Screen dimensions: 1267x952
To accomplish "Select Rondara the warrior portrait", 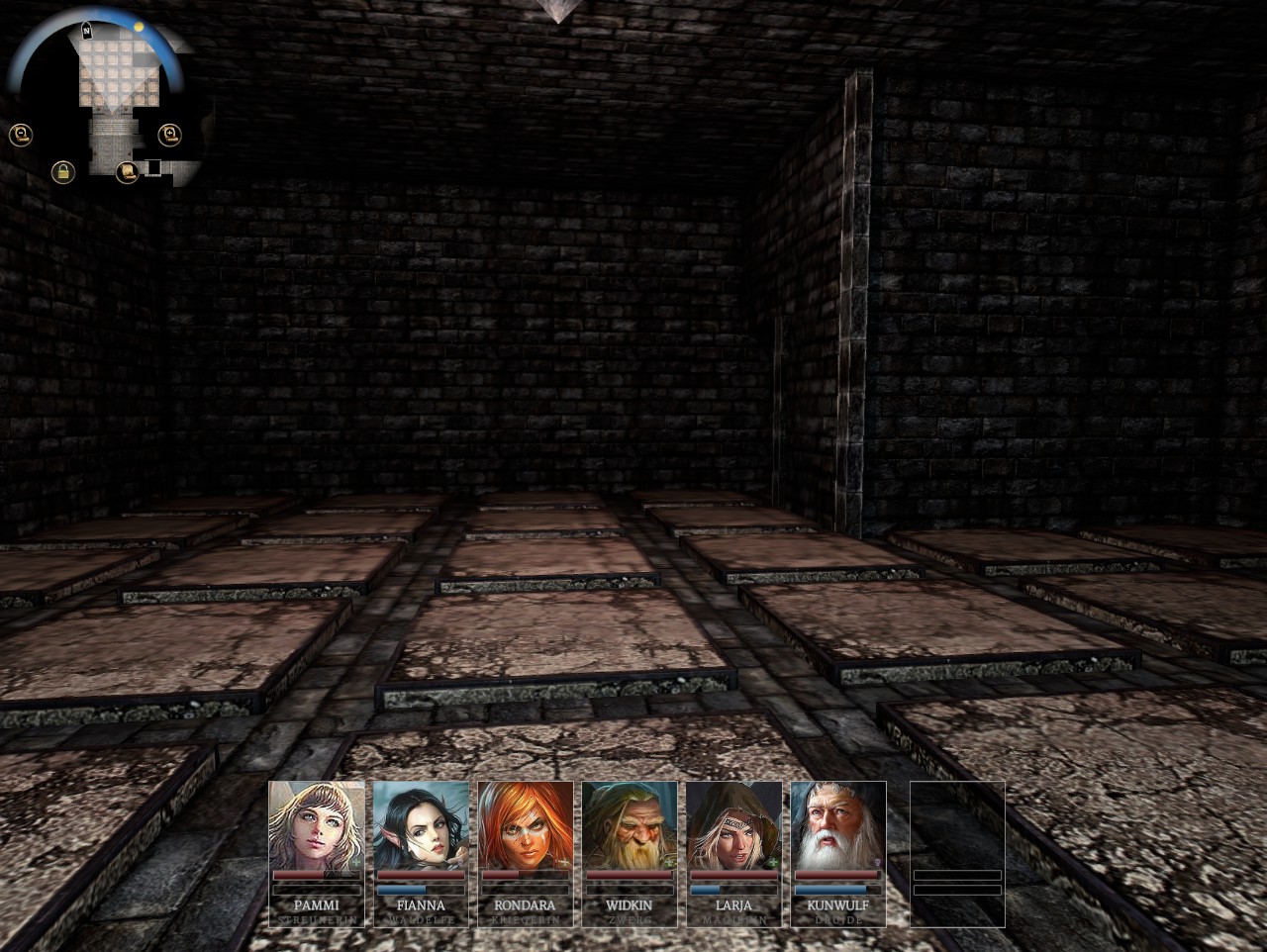I will pos(526,825).
